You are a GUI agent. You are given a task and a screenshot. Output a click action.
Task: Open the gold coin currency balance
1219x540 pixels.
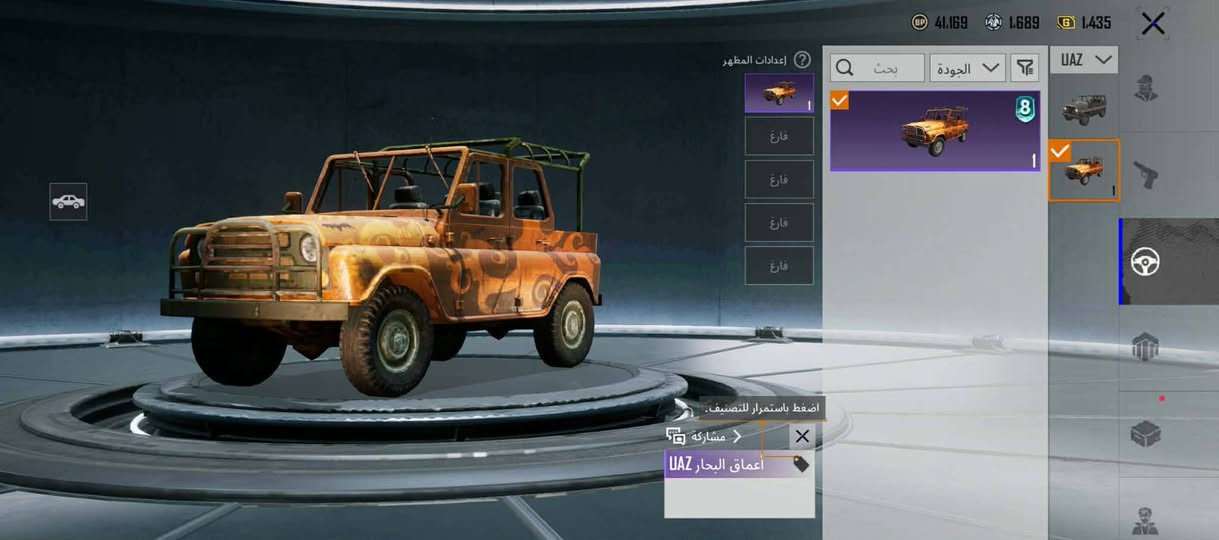point(1084,22)
